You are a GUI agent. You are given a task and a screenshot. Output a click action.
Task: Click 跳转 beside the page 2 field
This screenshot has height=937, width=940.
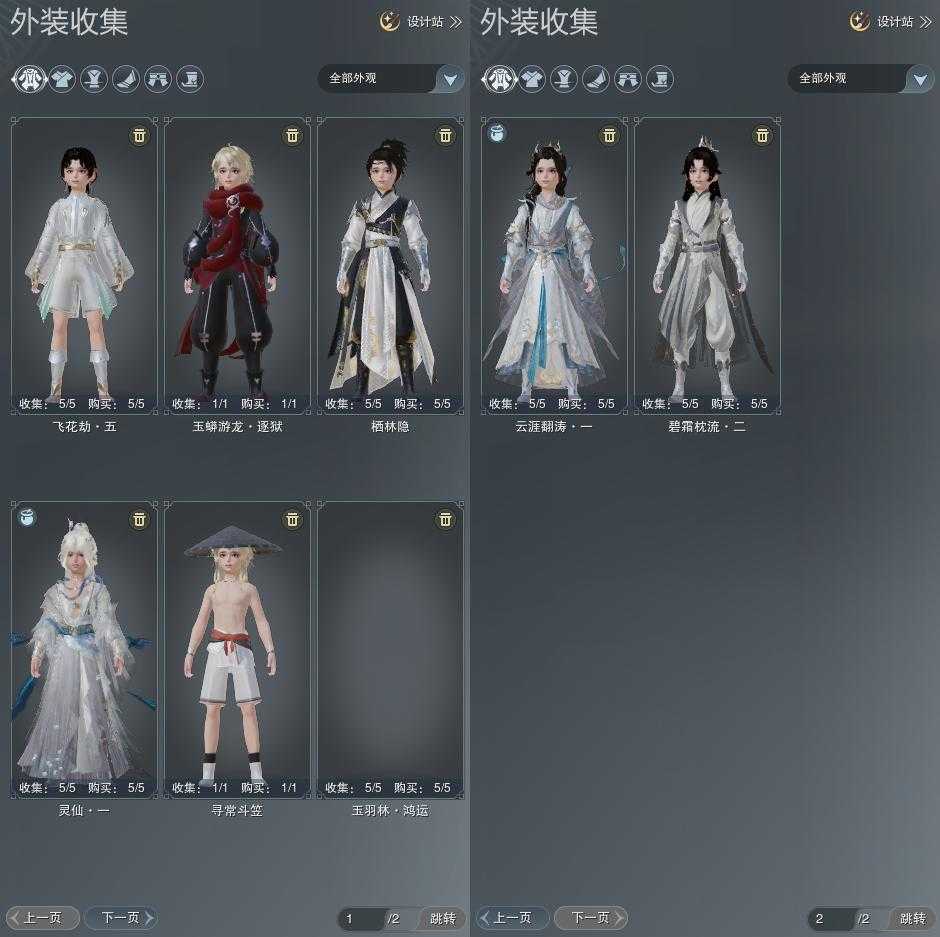[x=912, y=918]
